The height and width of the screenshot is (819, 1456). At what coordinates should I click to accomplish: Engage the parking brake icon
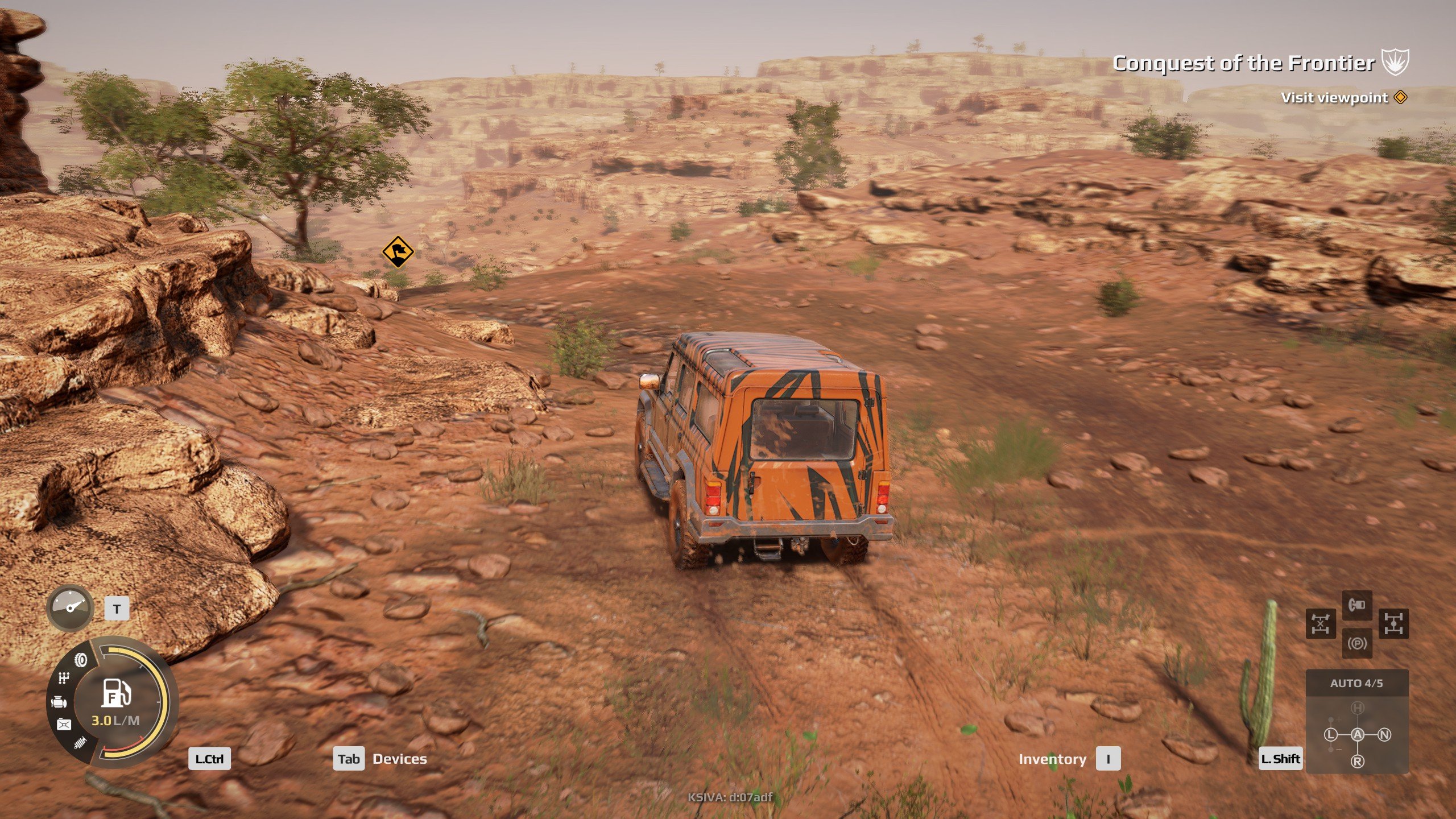point(1357,643)
